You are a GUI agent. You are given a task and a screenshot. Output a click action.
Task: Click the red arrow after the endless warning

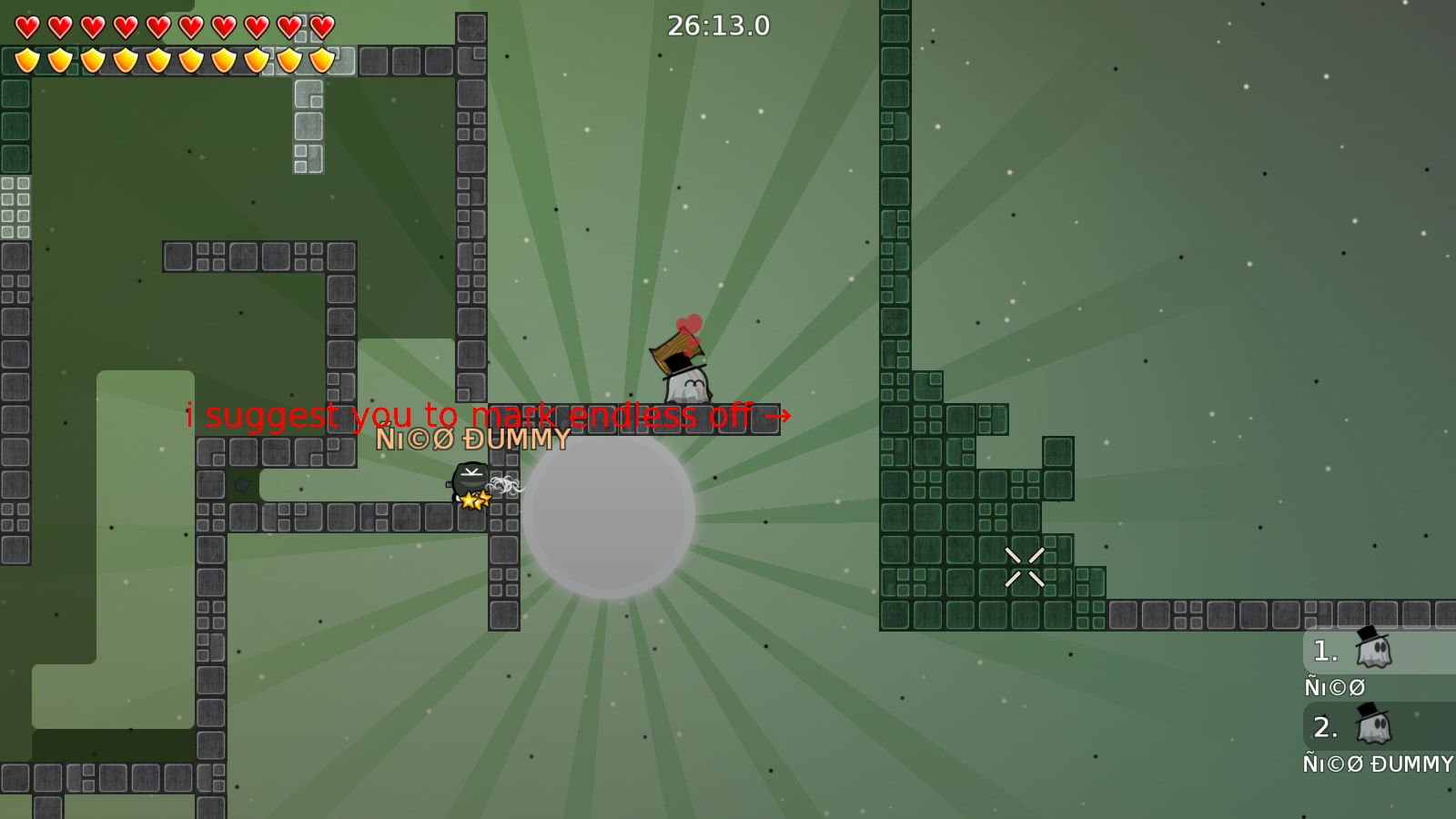point(780,416)
